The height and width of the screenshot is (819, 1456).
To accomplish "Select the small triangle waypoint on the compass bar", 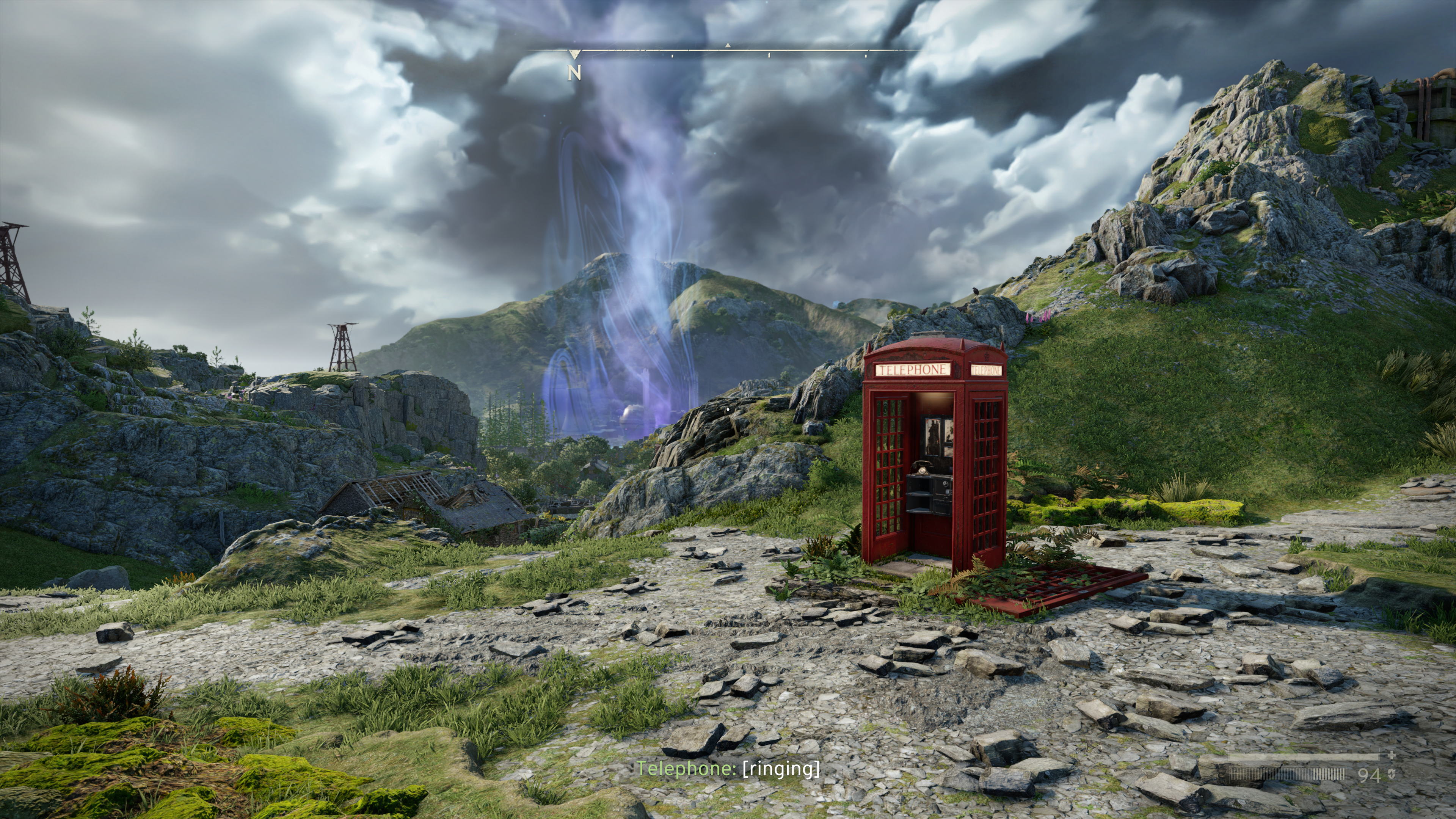I will tap(728, 45).
